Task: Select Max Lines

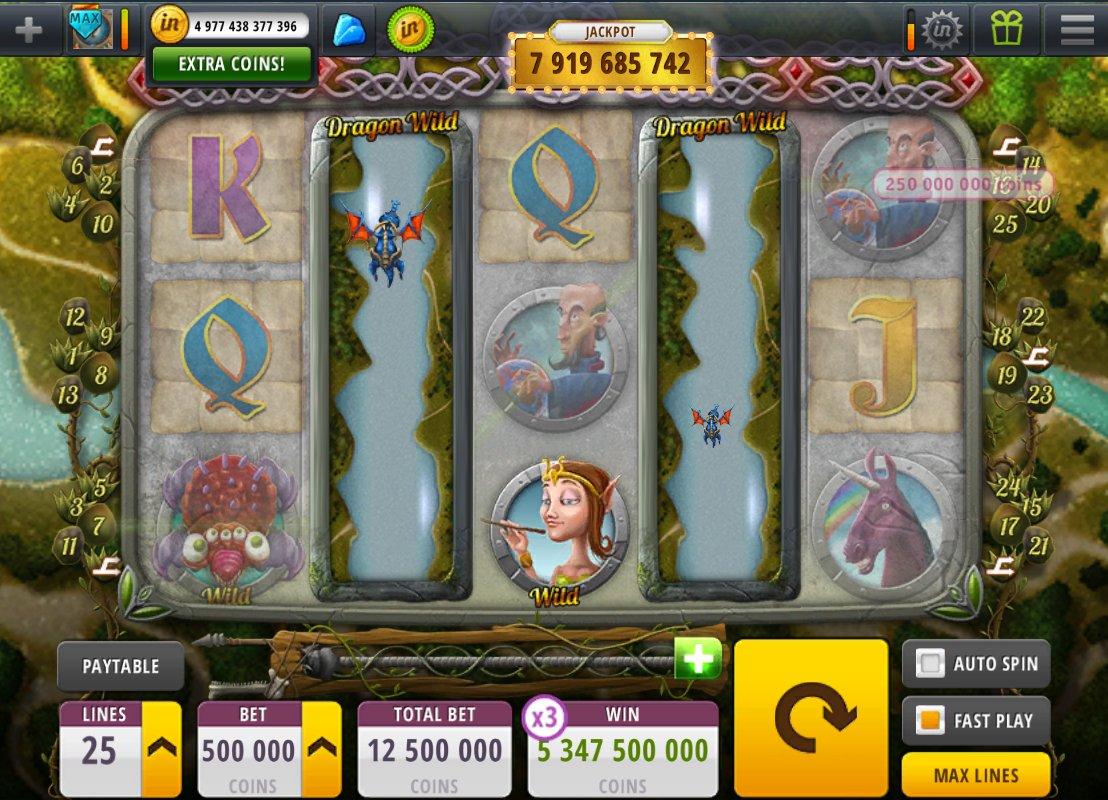Action: (975, 775)
